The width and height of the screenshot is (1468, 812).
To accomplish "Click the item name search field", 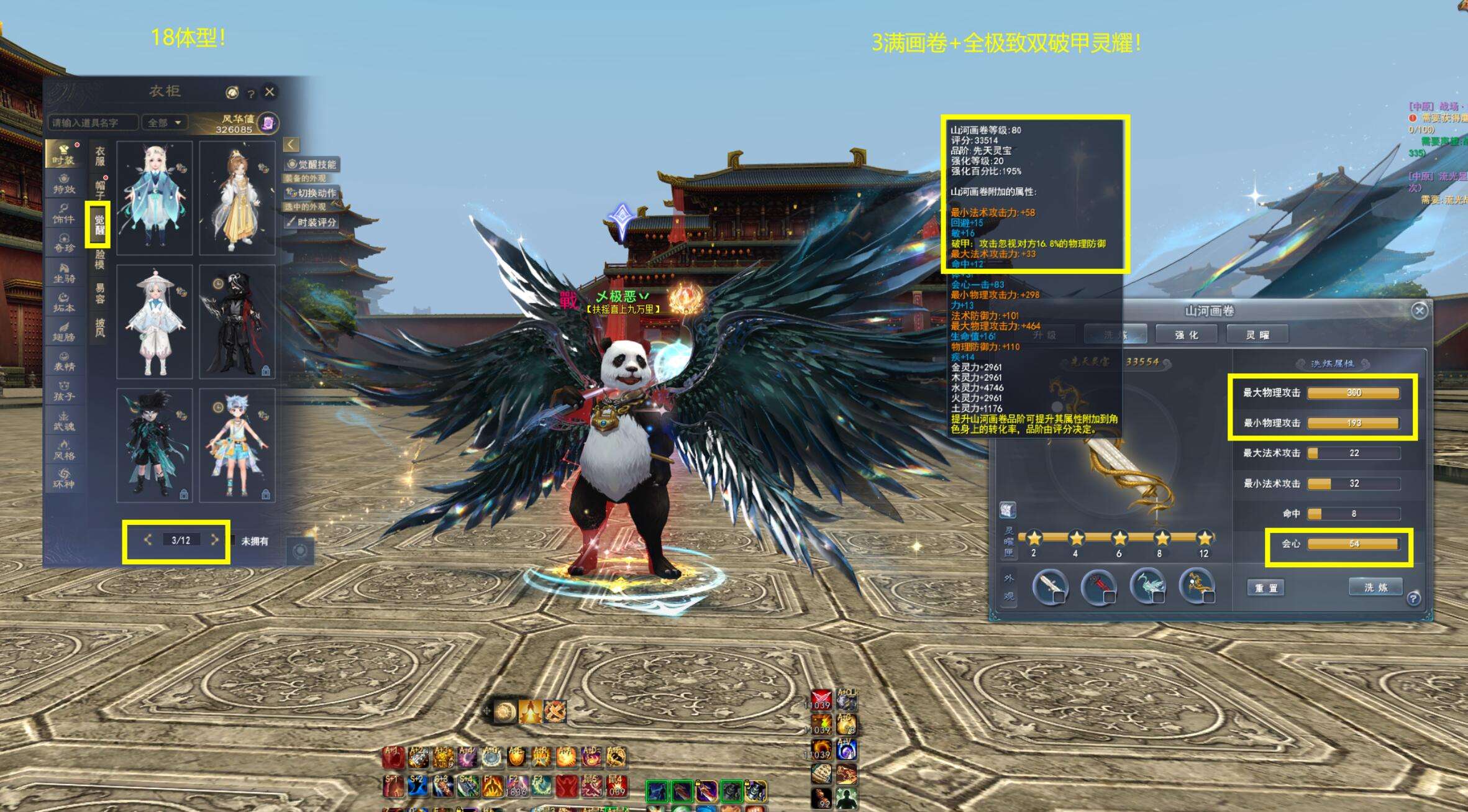I will 93,122.
